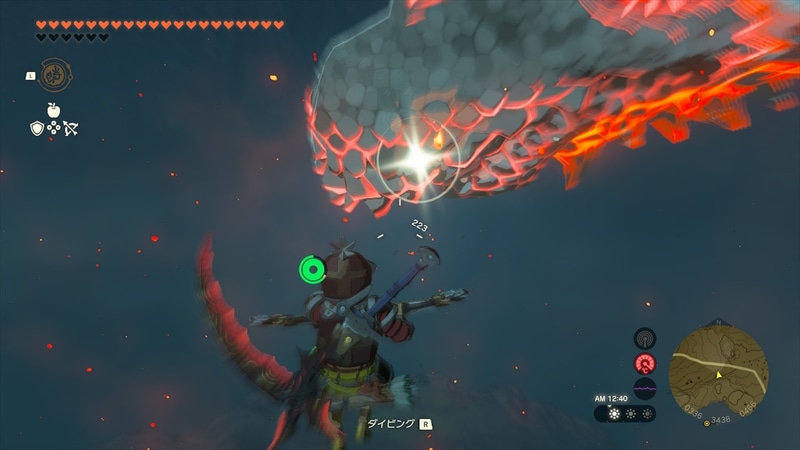Click the sensor signal icon

point(644,339)
